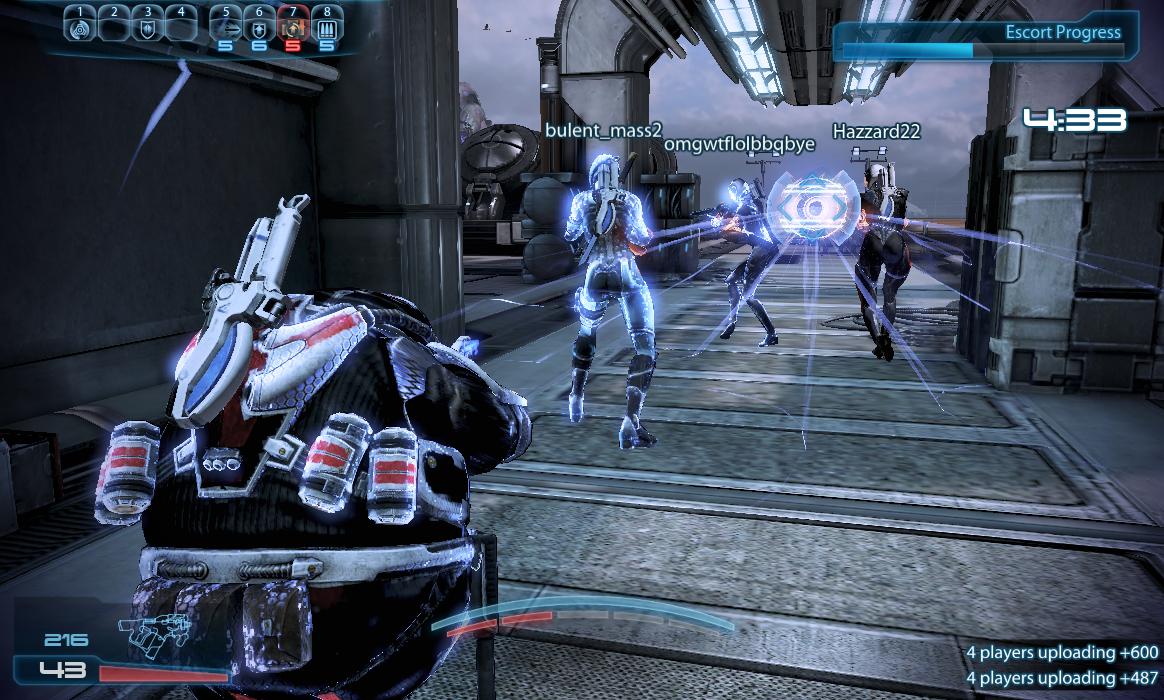
Task: Use the shield-boost pack in slot 6
Action: click(259, 28)
